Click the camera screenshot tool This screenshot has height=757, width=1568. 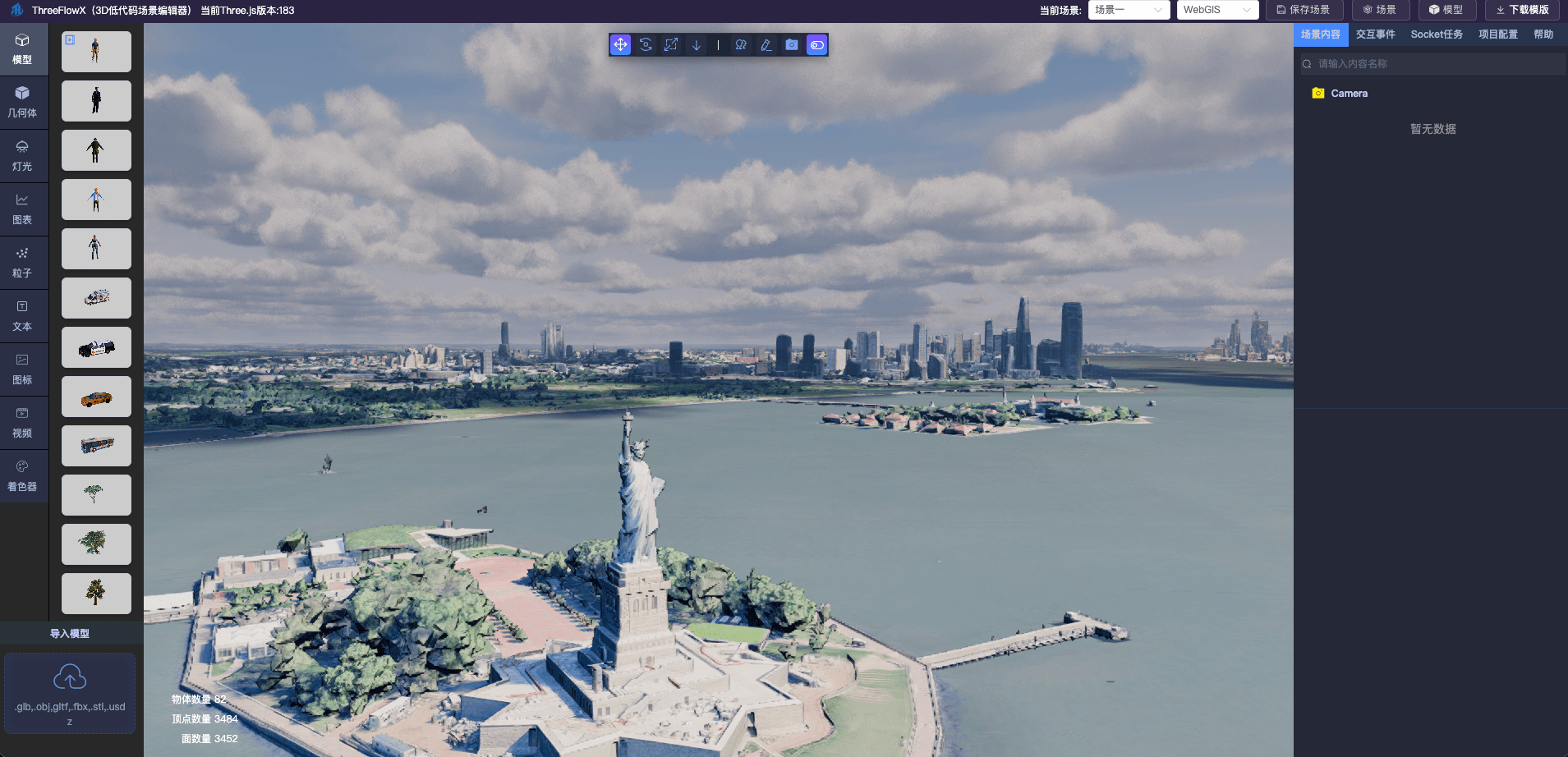792,45
